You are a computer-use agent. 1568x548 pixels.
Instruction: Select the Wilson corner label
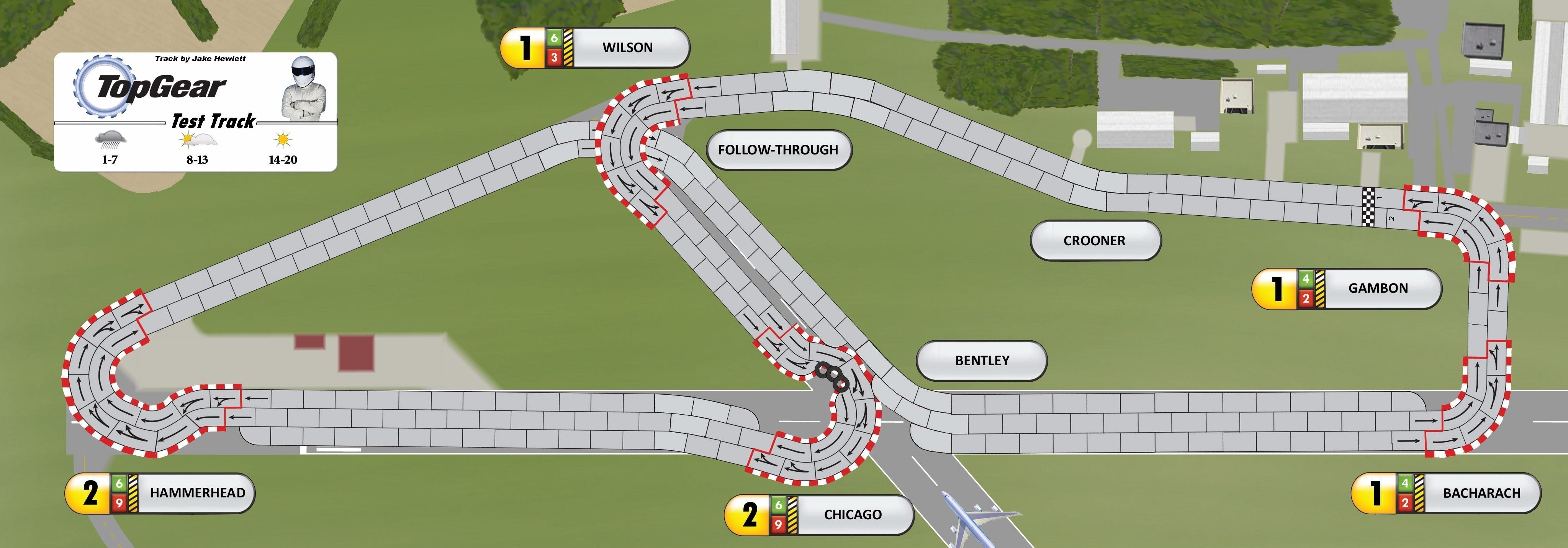pos(627,48)
